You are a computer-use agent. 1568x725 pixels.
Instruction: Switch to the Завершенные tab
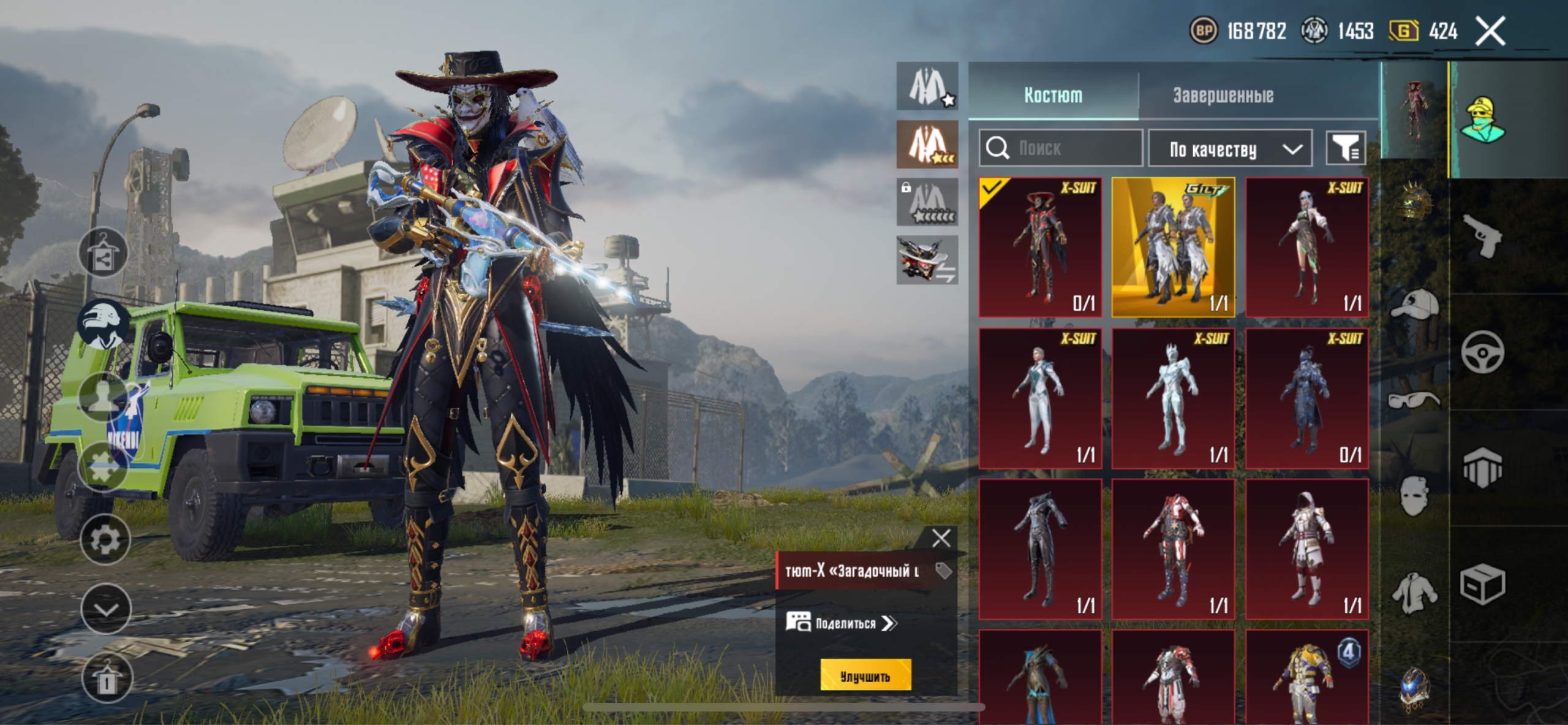1223,95
